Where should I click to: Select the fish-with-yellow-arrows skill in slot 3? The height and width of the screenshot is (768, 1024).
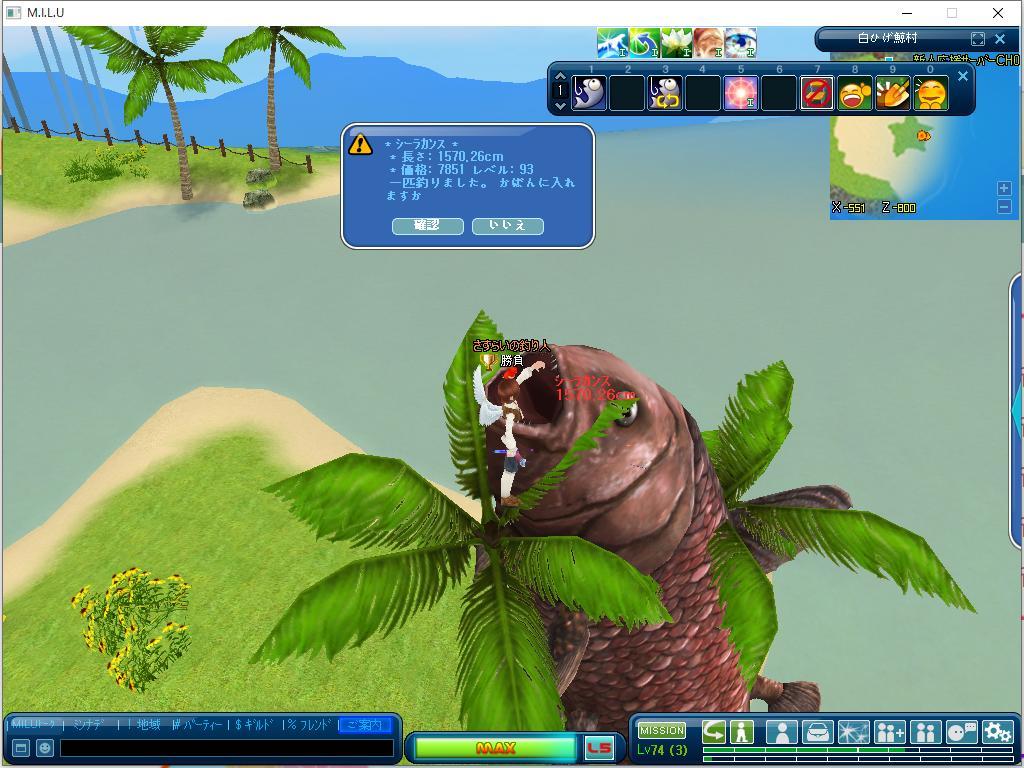(665, 94)
